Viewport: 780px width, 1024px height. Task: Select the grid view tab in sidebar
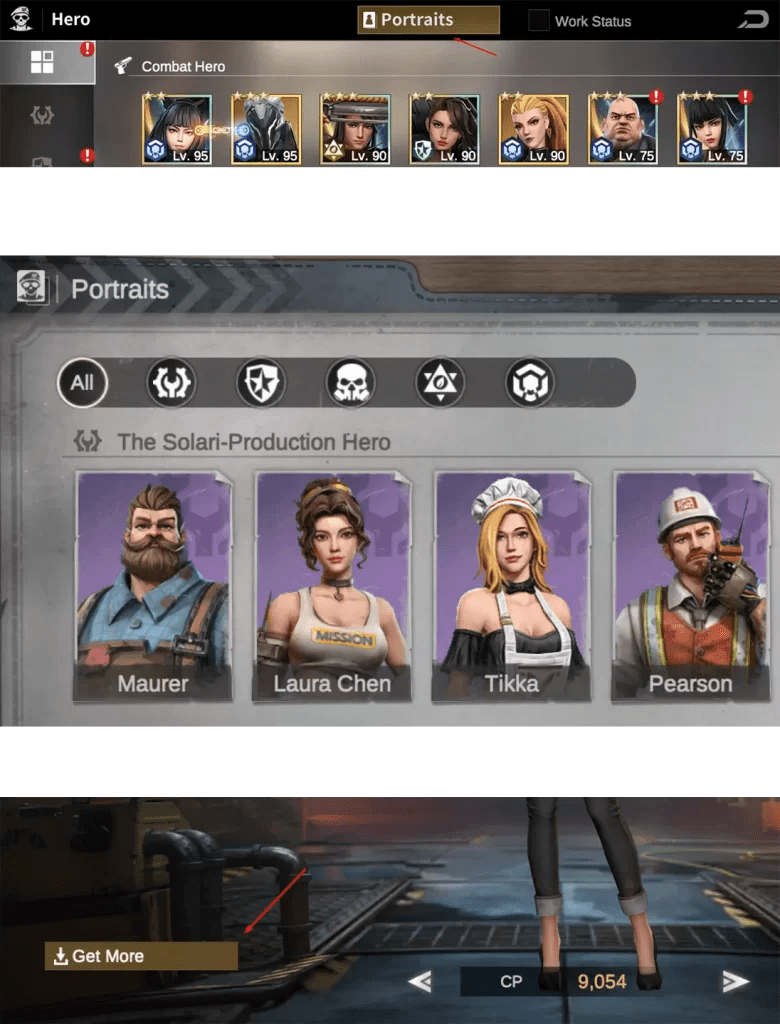(x=42, y=62)
